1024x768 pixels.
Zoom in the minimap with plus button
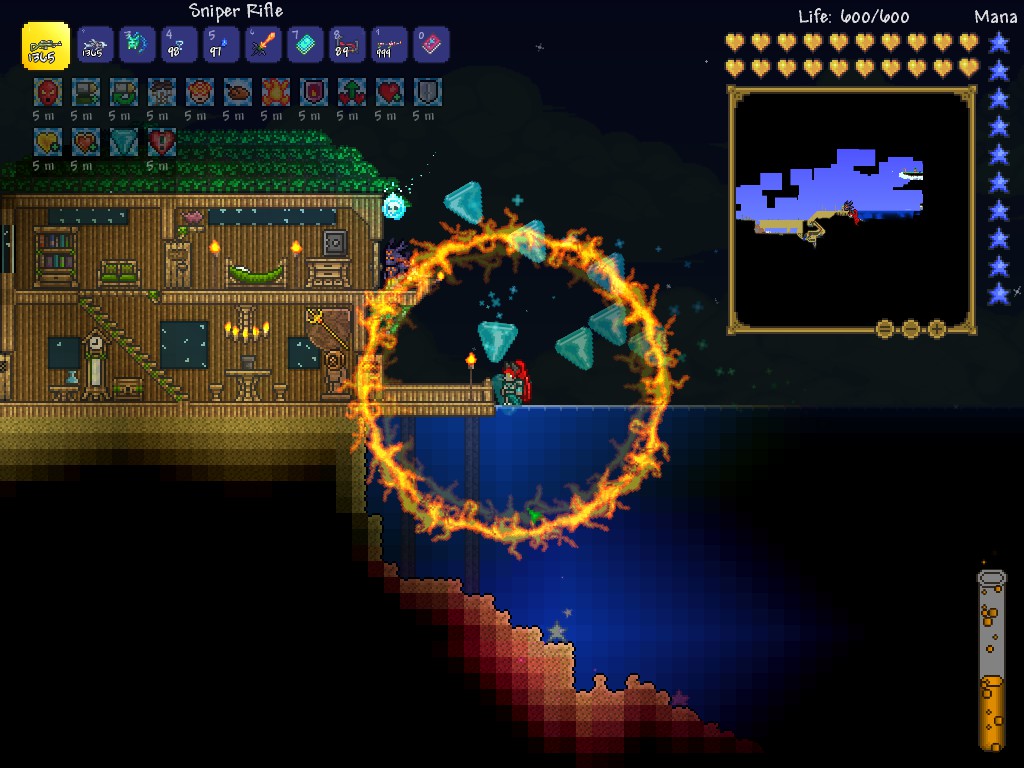click(937, 328)
